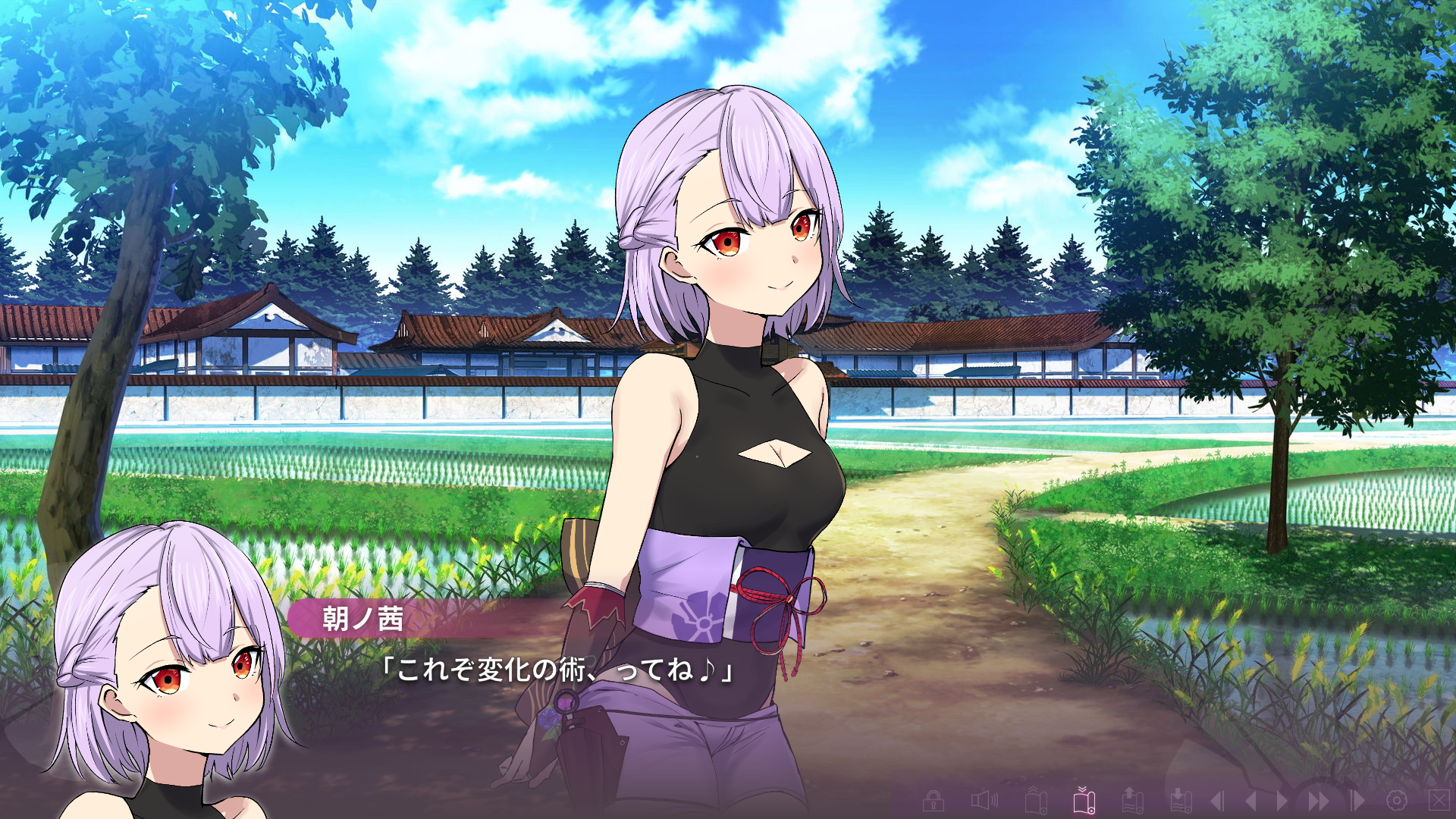The width and height of the screenshot is (1456, 819).
Task: Replay voice with the speaker icon
Action: point(984,801)
